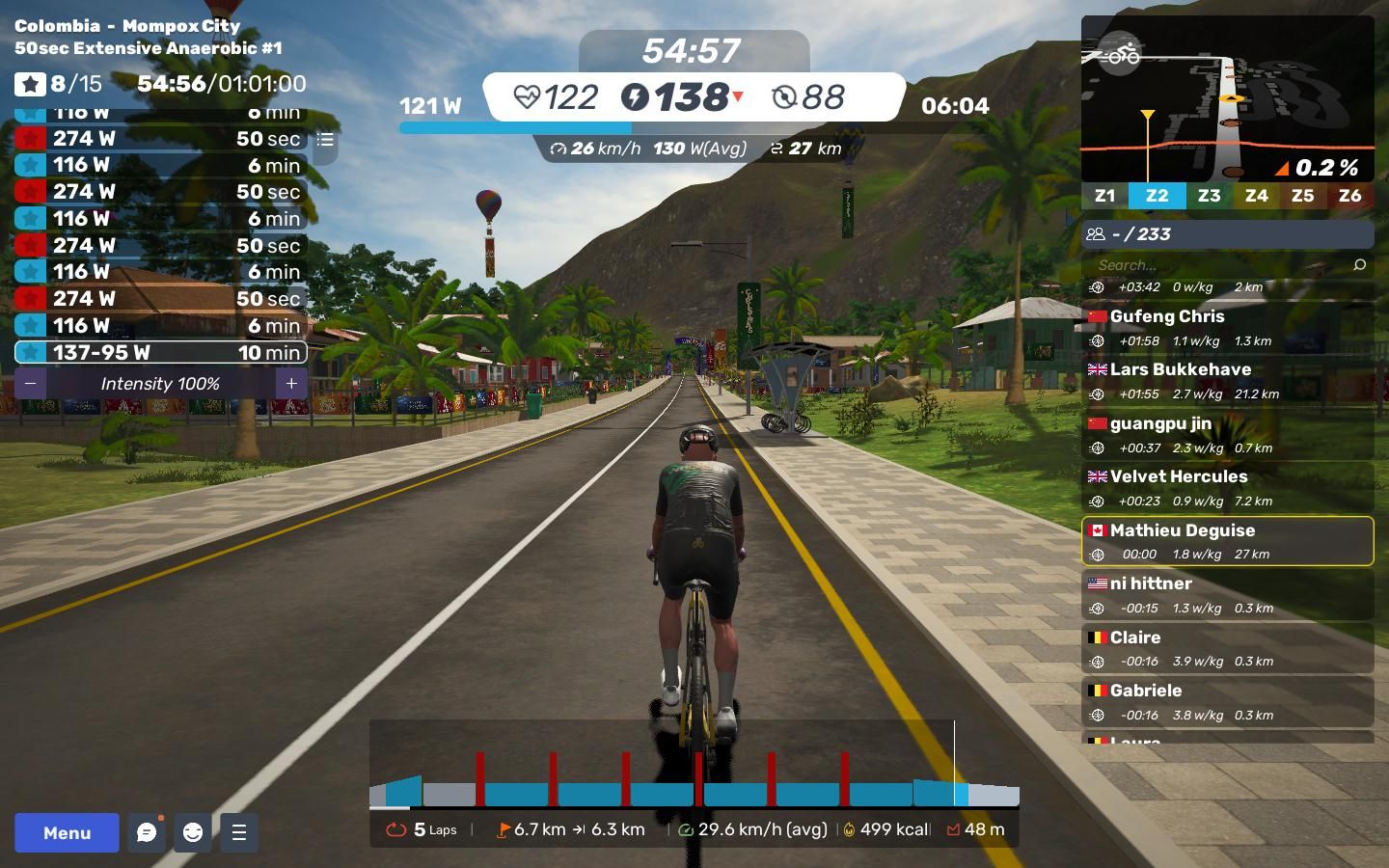Image resolution: width=1389 pixels, height=868 pixels.
Task: Open the chat message icon
Action: click(147, 832)
